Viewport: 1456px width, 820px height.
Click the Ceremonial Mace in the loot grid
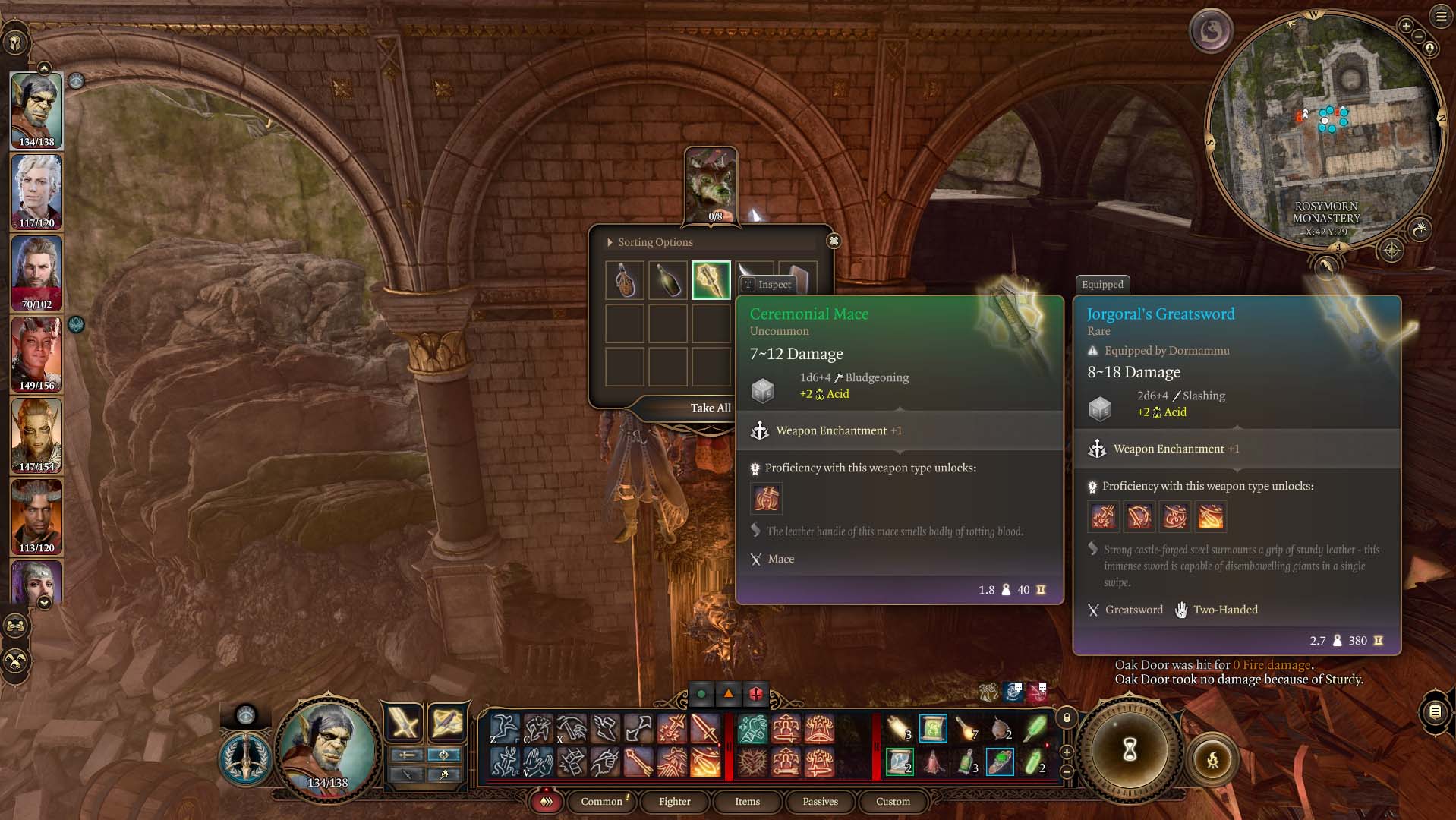click(711, 279)
